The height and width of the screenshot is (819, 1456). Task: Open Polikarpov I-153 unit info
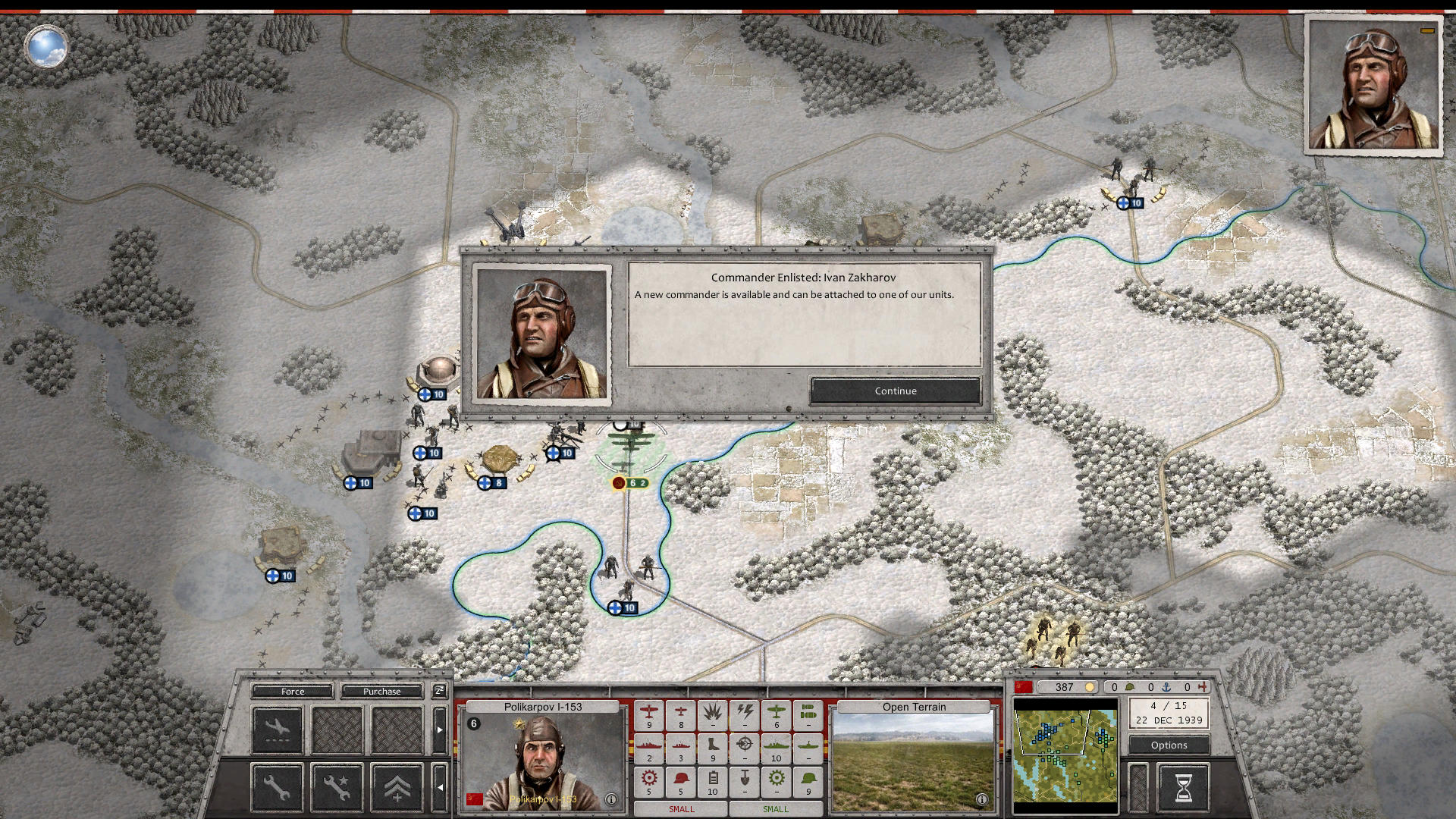(x=611, y=799)
